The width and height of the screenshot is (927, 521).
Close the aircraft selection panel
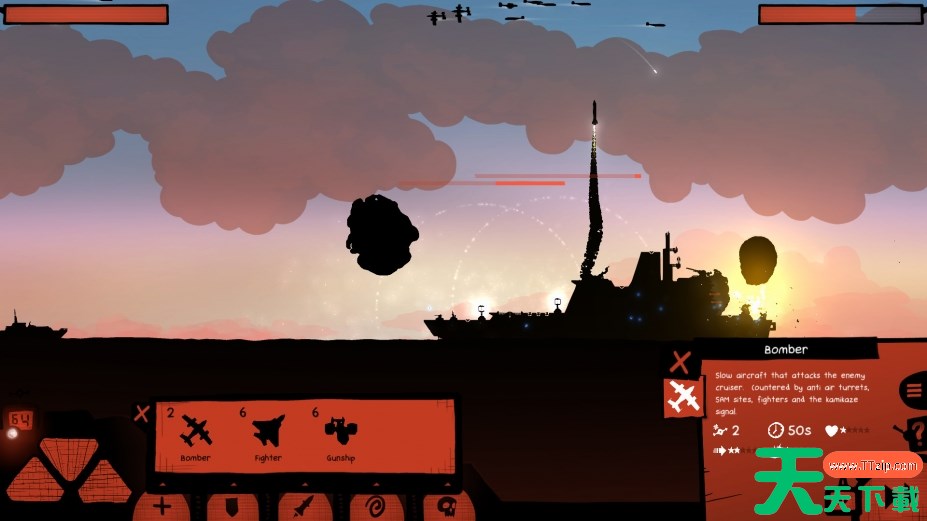pos(142,413)
